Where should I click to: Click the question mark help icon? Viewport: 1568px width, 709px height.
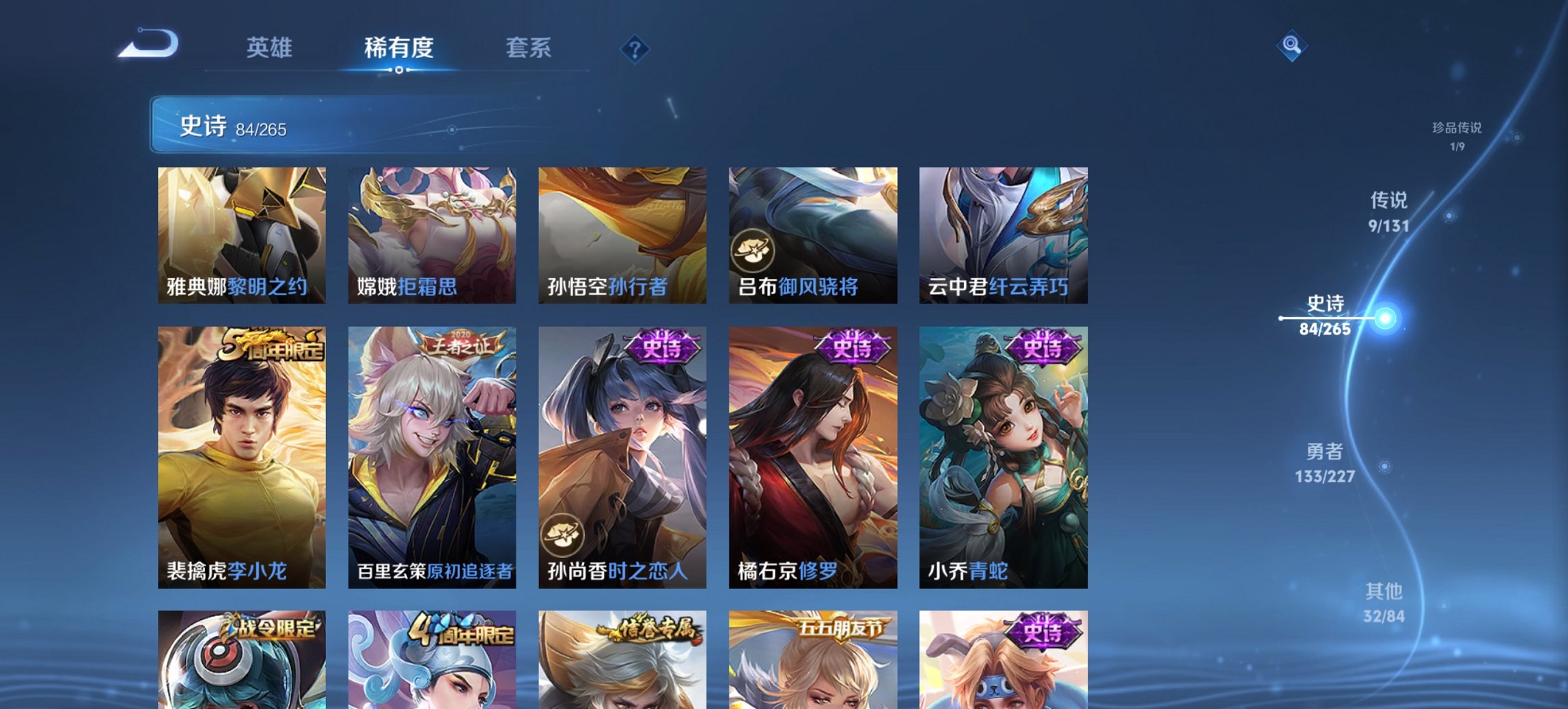[635, 49]
